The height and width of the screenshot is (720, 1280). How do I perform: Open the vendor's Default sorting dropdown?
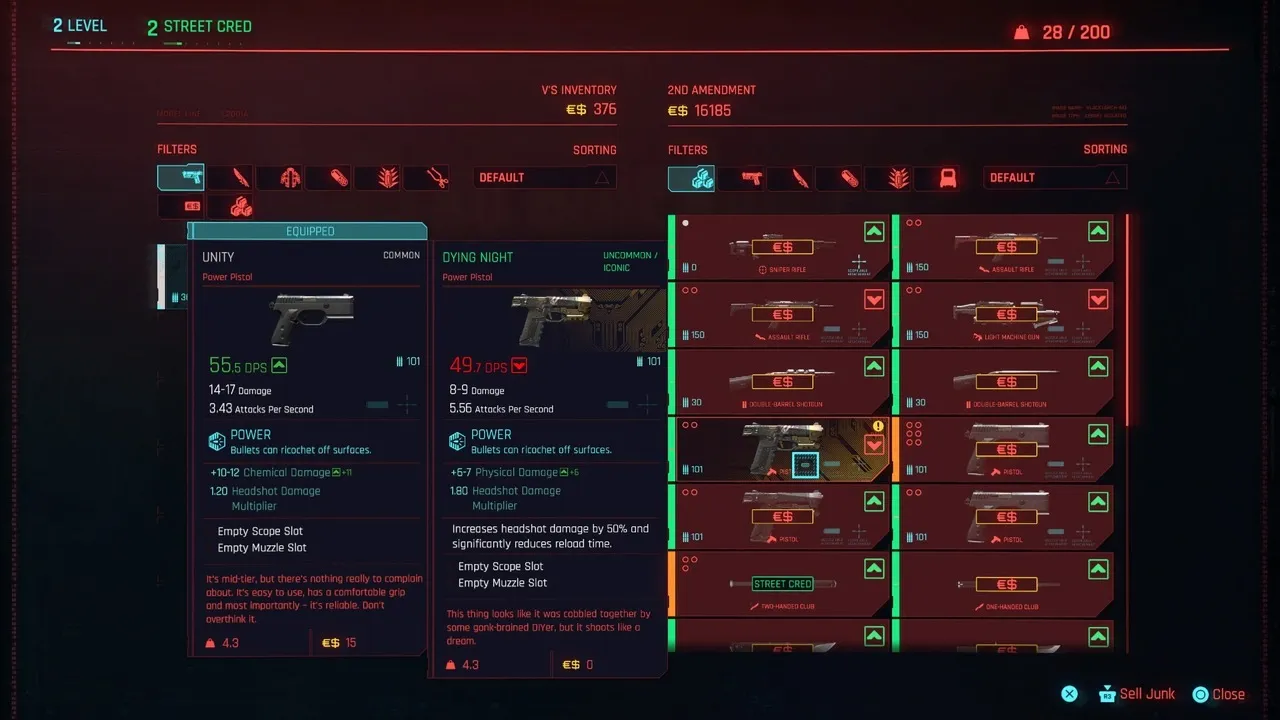click(x=1054, y=177)
